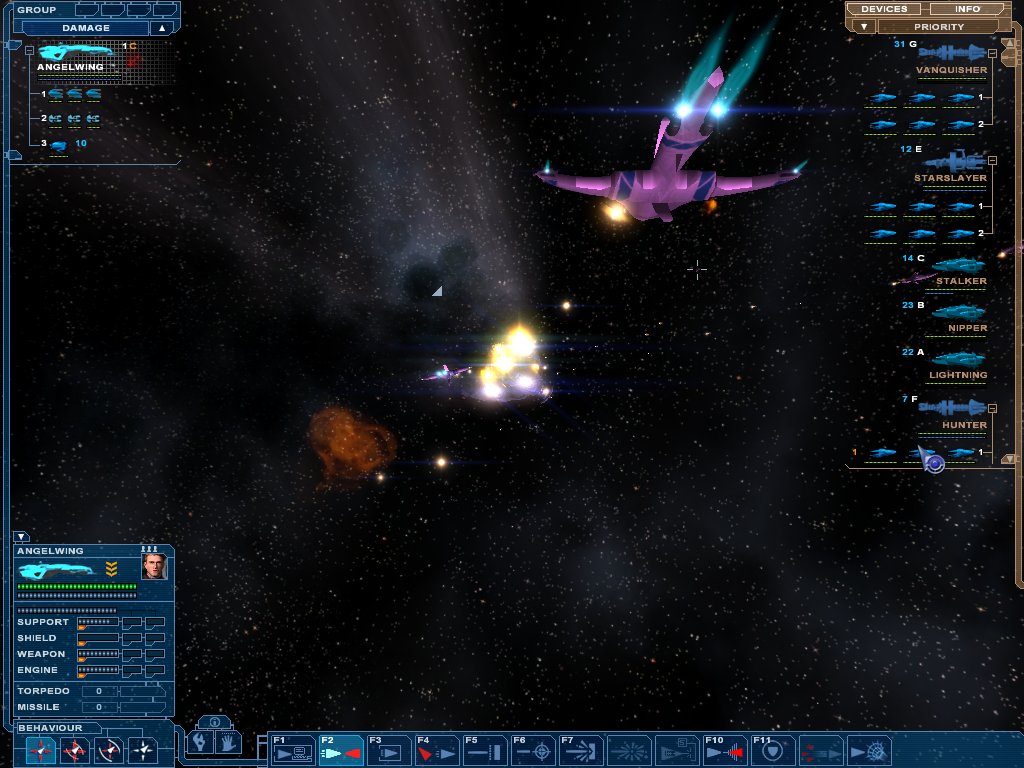1024x768 pixels.
Task: Target the Stalker ship entry
Action: [958, 266]
